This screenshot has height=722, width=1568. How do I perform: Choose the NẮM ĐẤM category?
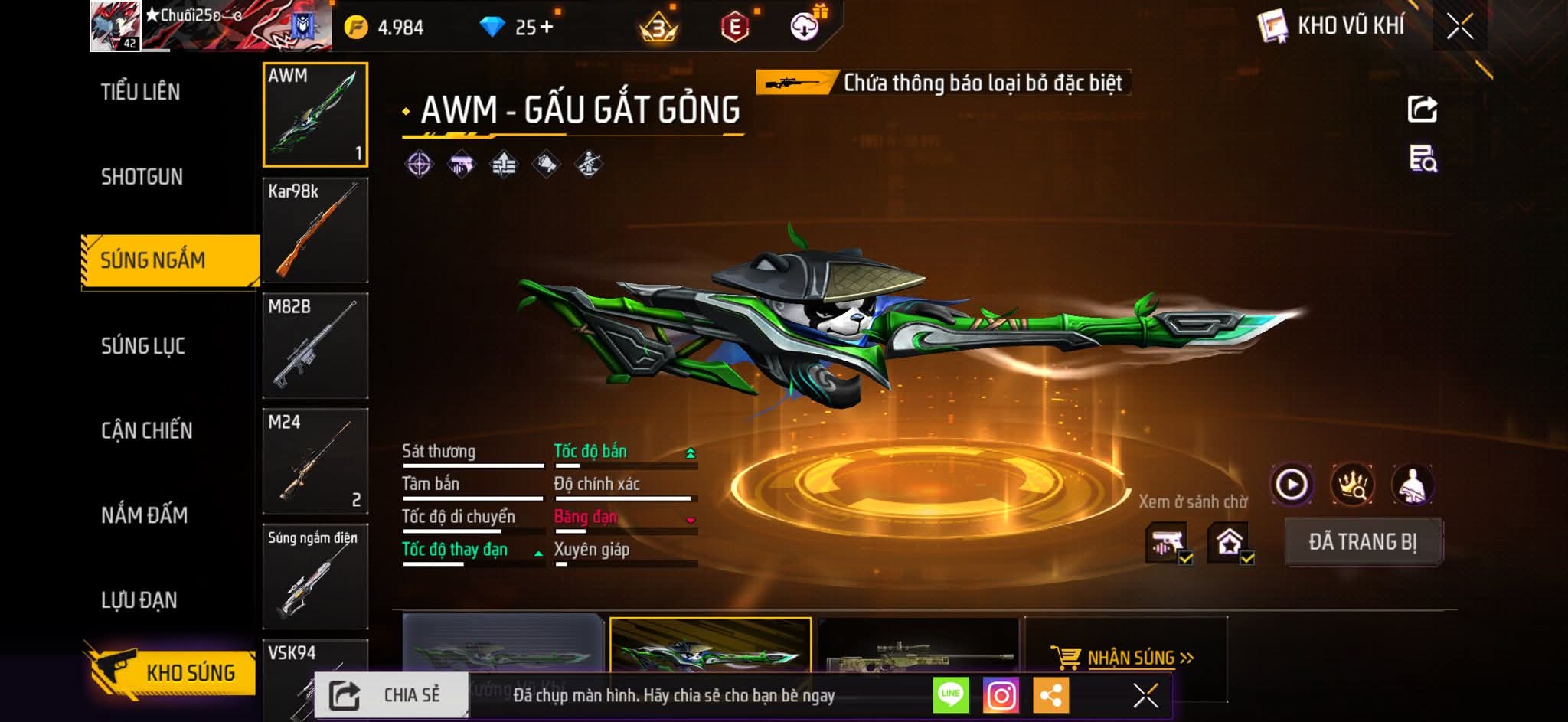[145, 515]
